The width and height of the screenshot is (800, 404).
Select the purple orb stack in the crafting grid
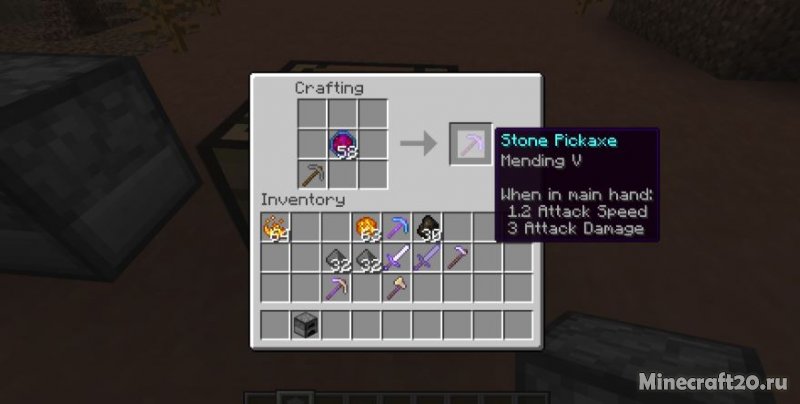343,145
